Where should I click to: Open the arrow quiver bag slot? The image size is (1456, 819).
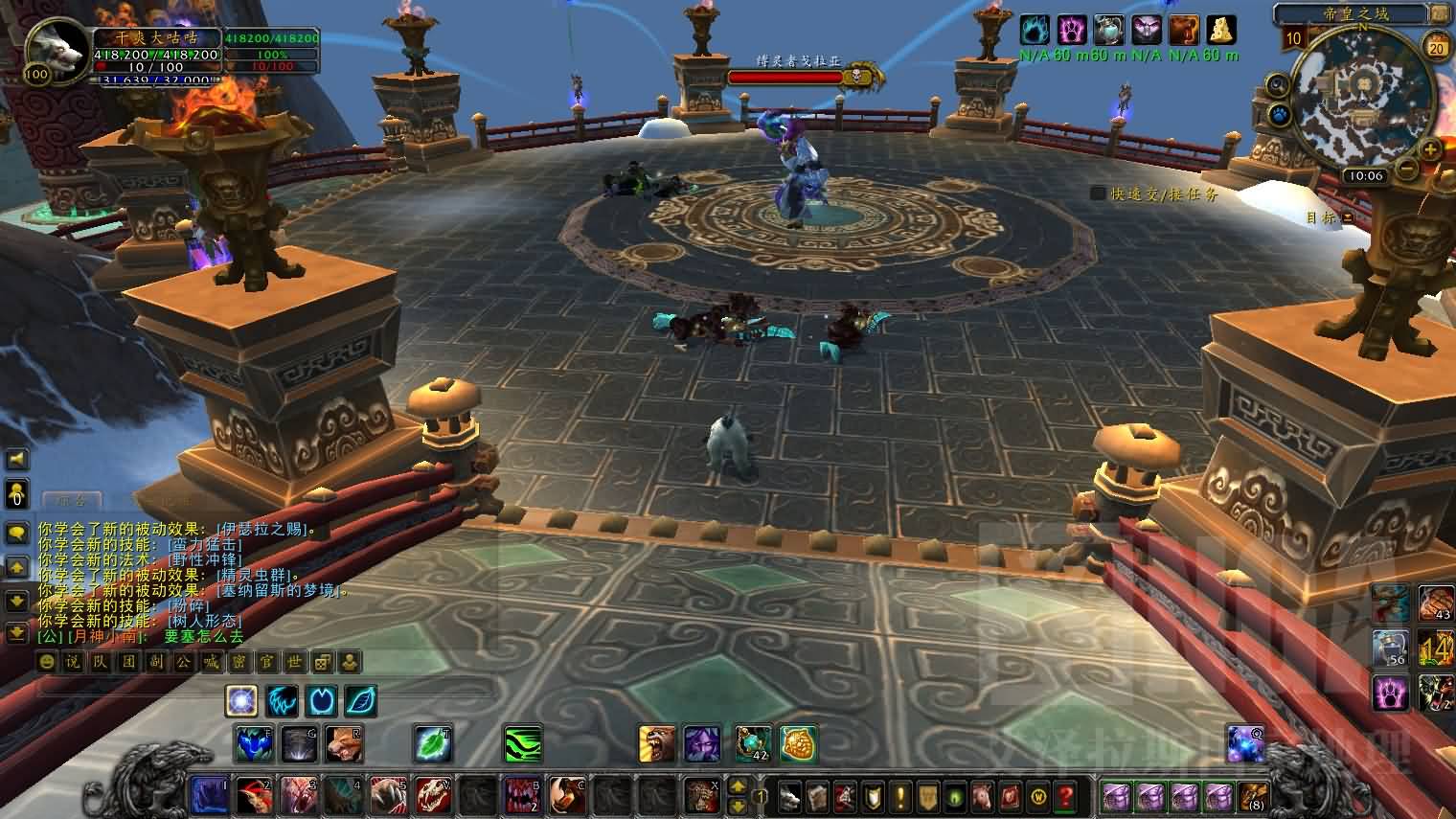[x=1254, y=796]
